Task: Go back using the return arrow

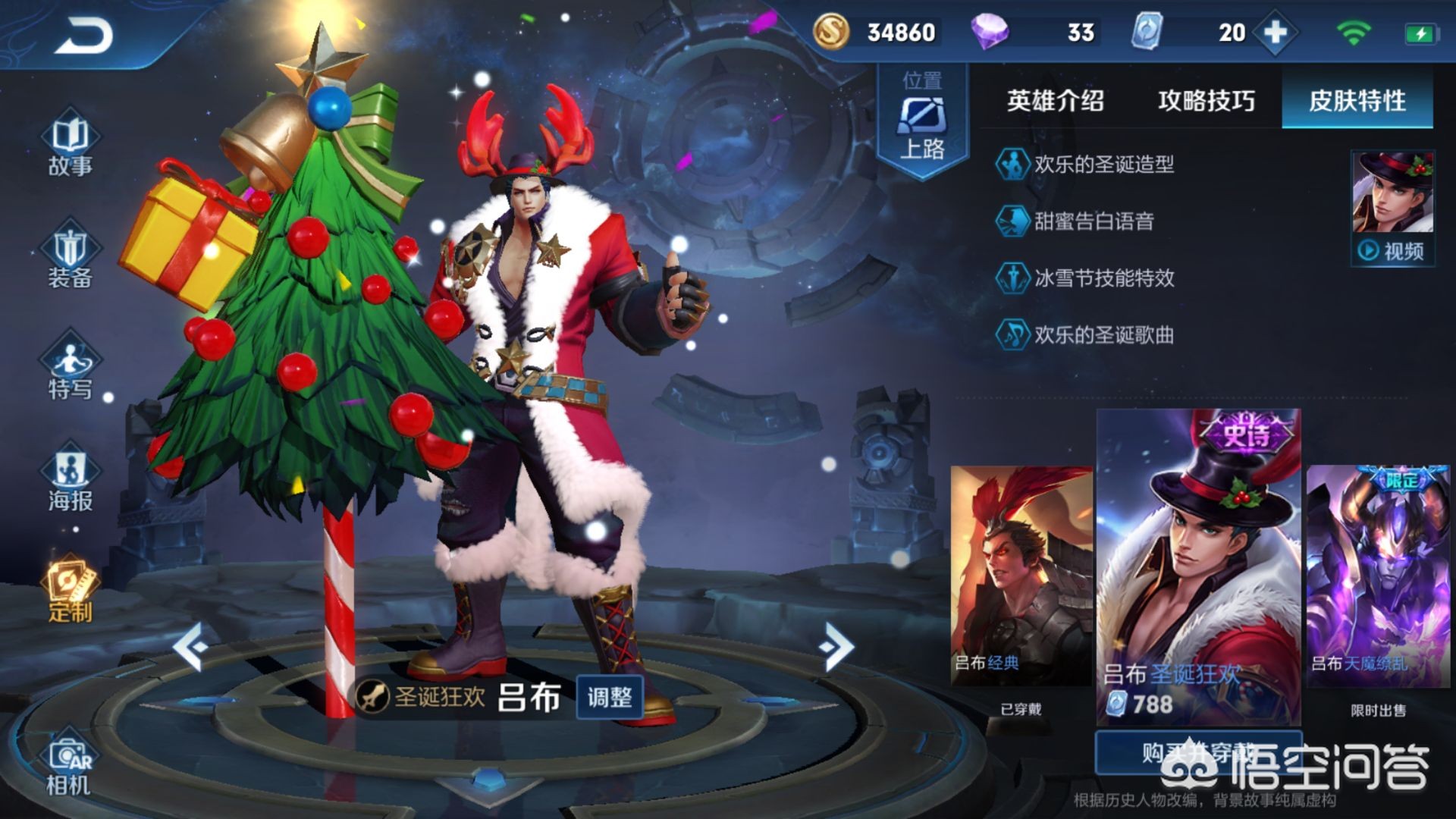Action: coord(83,36)
